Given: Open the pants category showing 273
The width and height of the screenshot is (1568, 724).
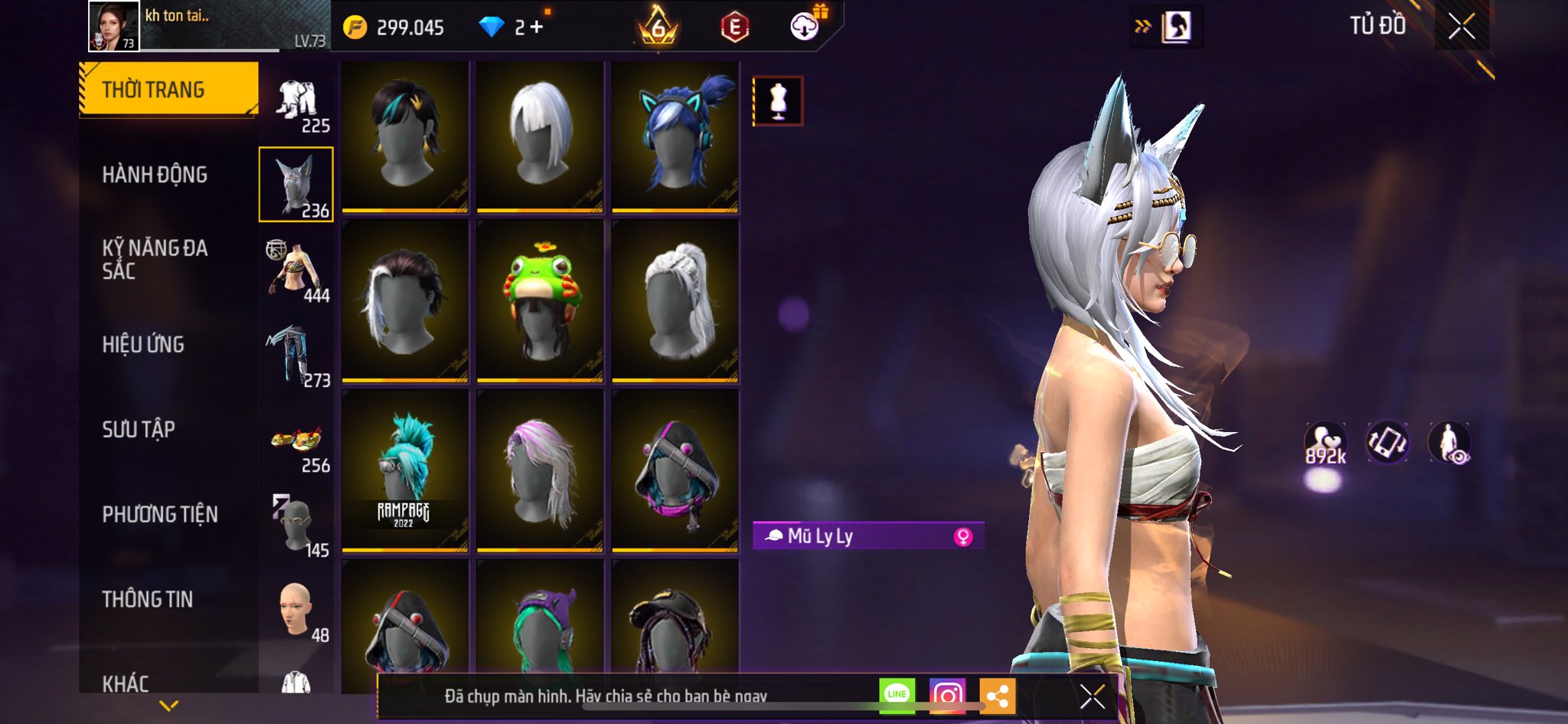Looking at the screenshot, I should (297, 355).
